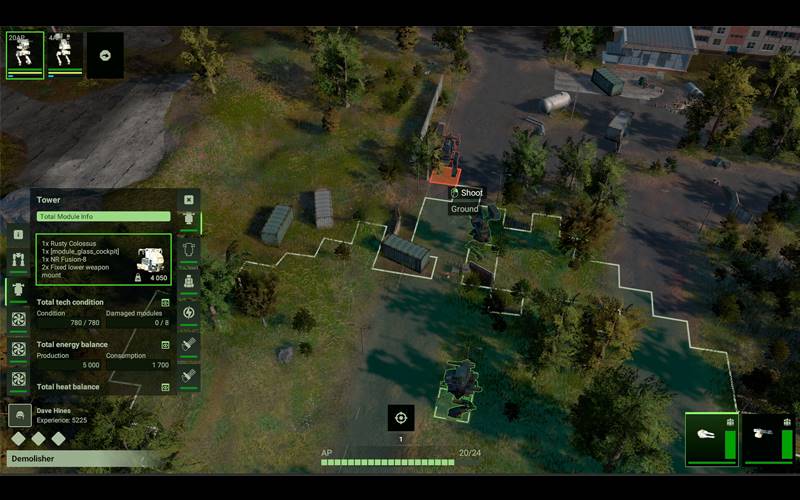Open the info tab in left sidebar
This screenshot has height=500, width=800.
pos(18,234)
